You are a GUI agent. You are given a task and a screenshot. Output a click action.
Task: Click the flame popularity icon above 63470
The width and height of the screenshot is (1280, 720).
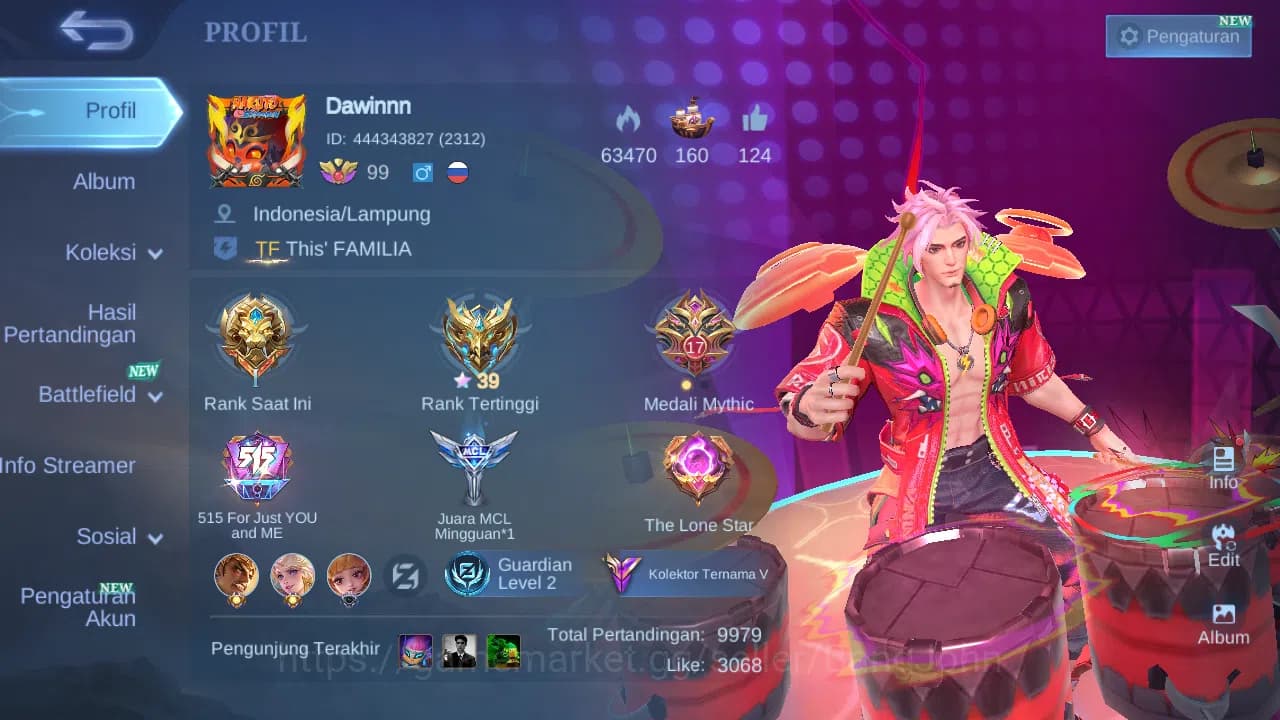click(x=628, y=122)
